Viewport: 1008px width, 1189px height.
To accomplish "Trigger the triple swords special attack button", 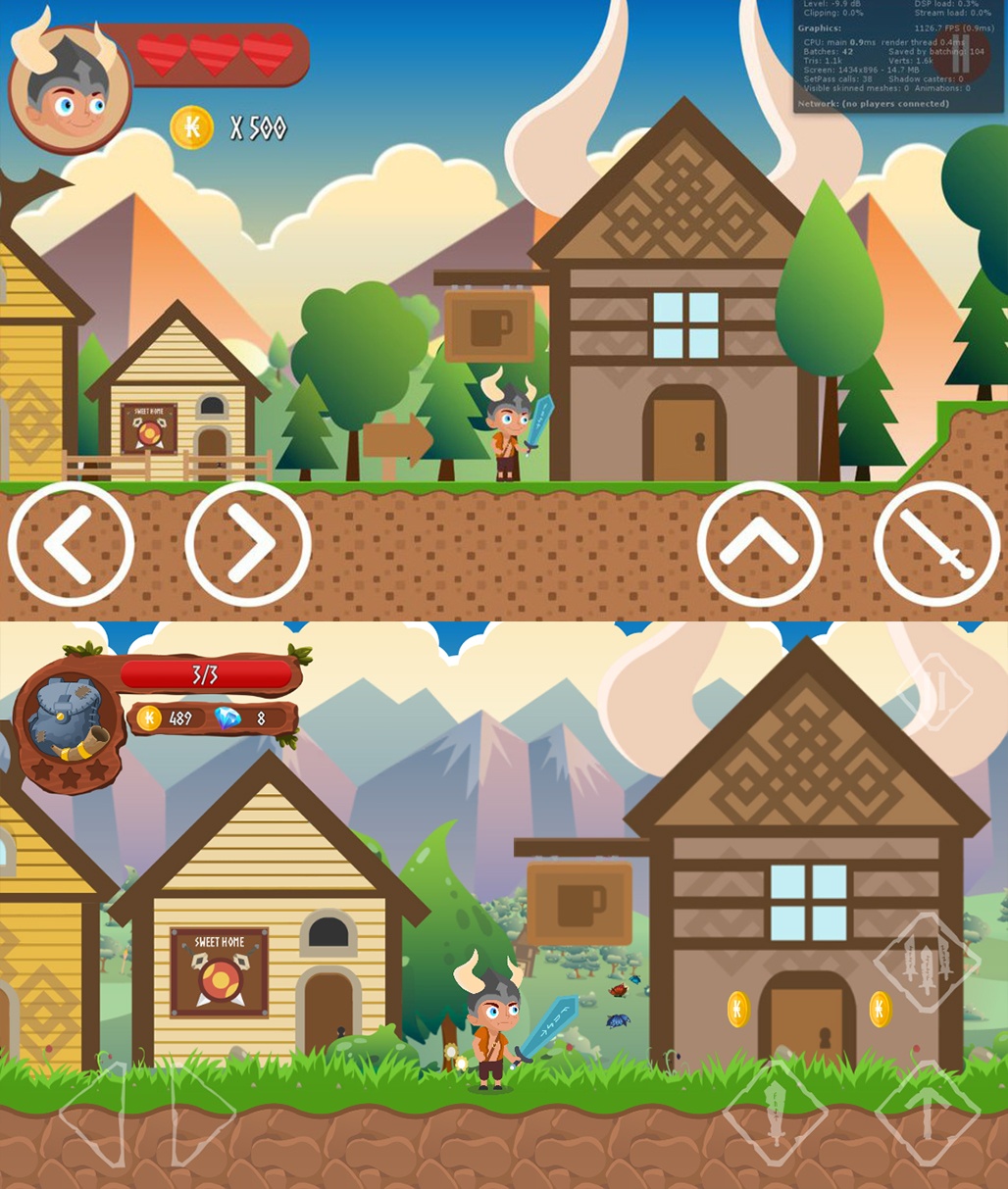I will 927,962.
